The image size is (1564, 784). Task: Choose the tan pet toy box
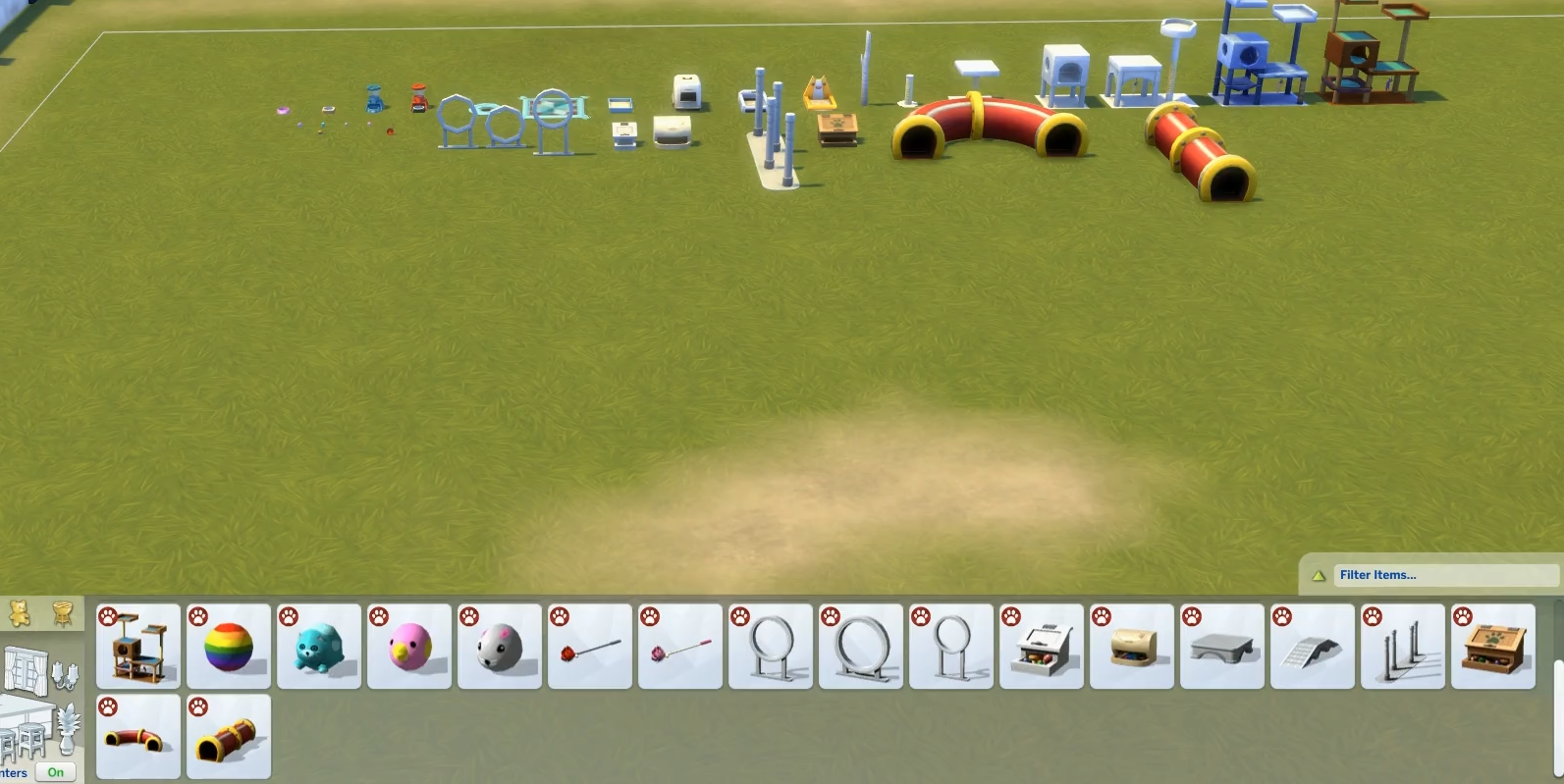tap(1132, 647)
